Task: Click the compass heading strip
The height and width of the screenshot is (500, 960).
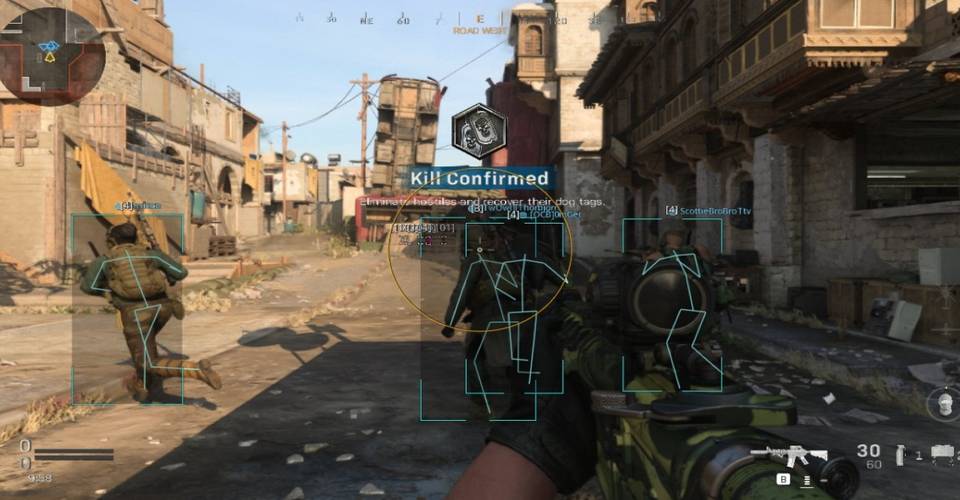Action: (x=480, y=19)
